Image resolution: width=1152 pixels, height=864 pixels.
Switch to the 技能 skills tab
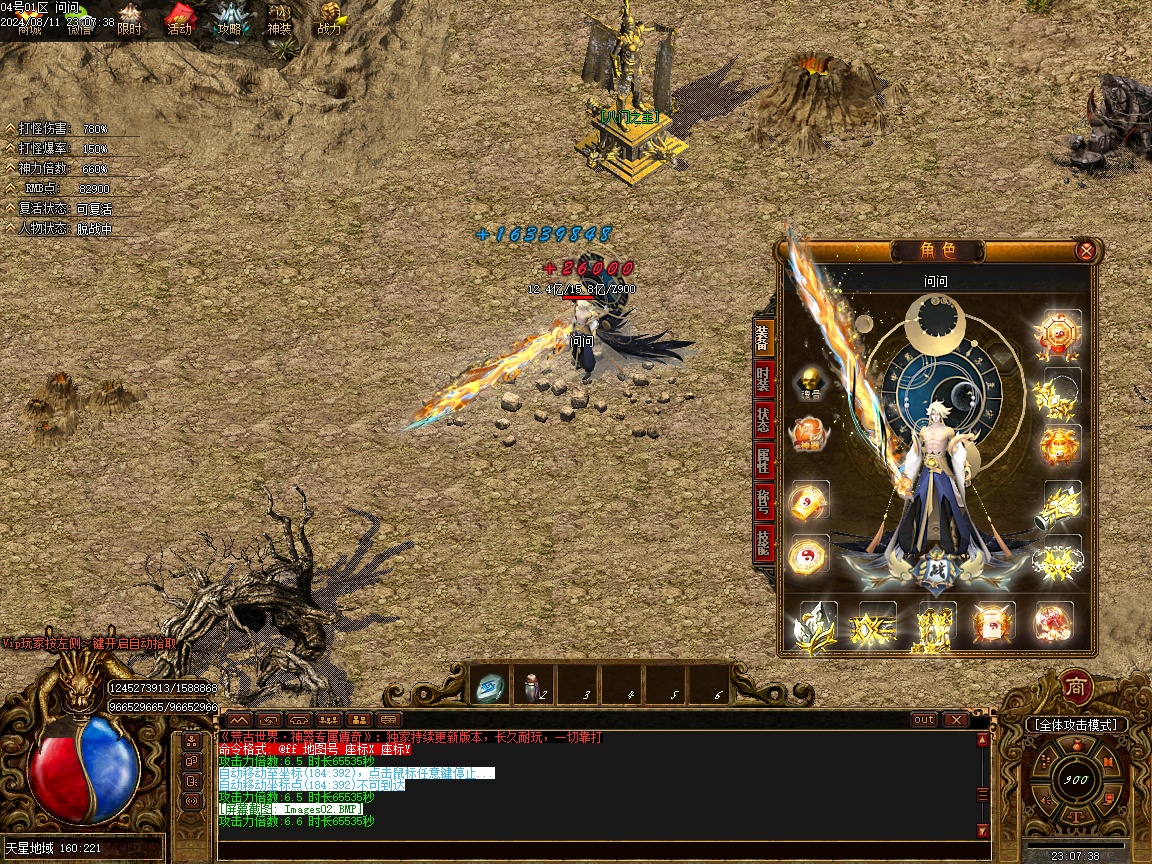763,543
